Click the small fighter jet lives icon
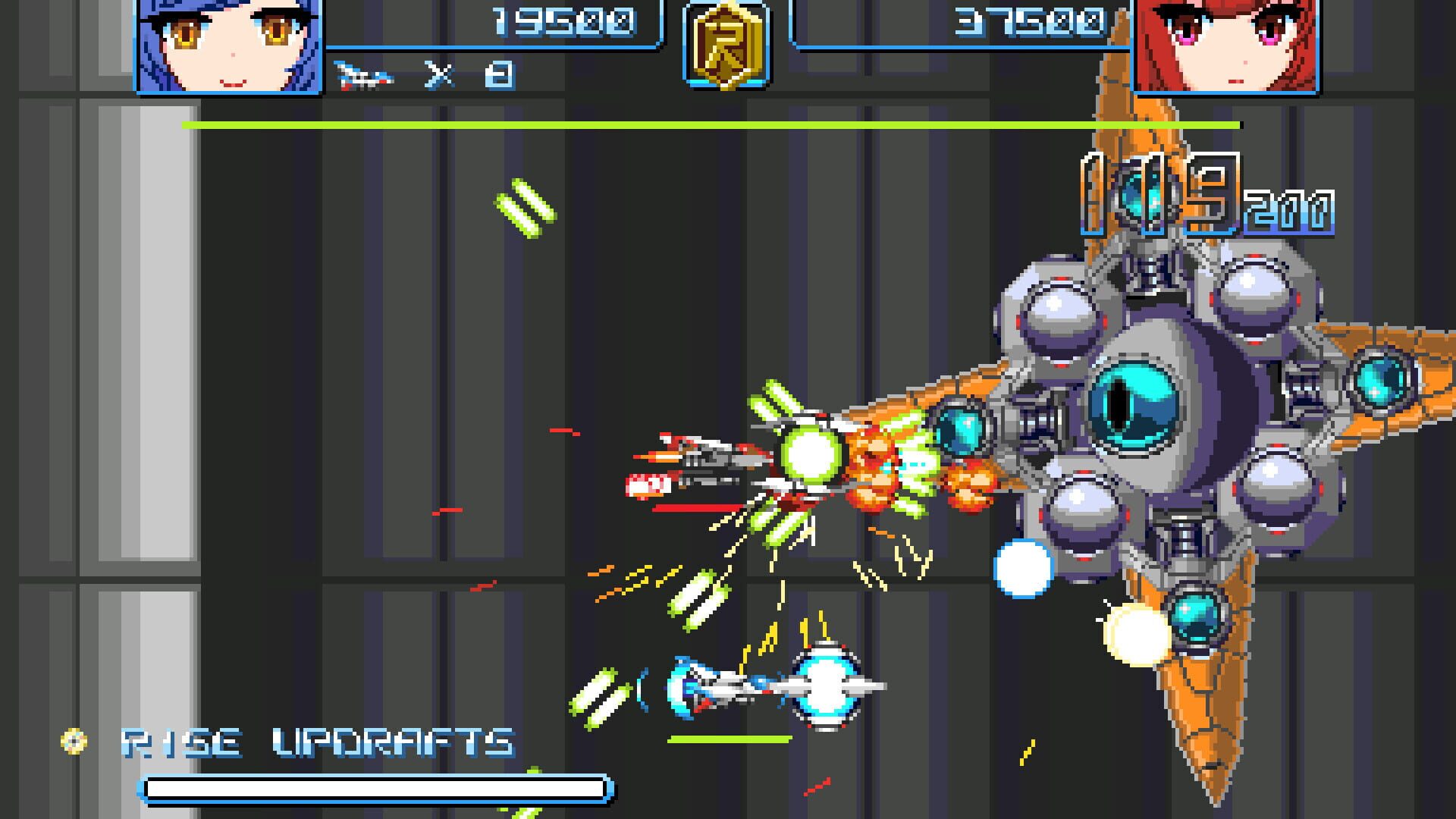Viewport: 1456px width, 819px height. (364, 74)
